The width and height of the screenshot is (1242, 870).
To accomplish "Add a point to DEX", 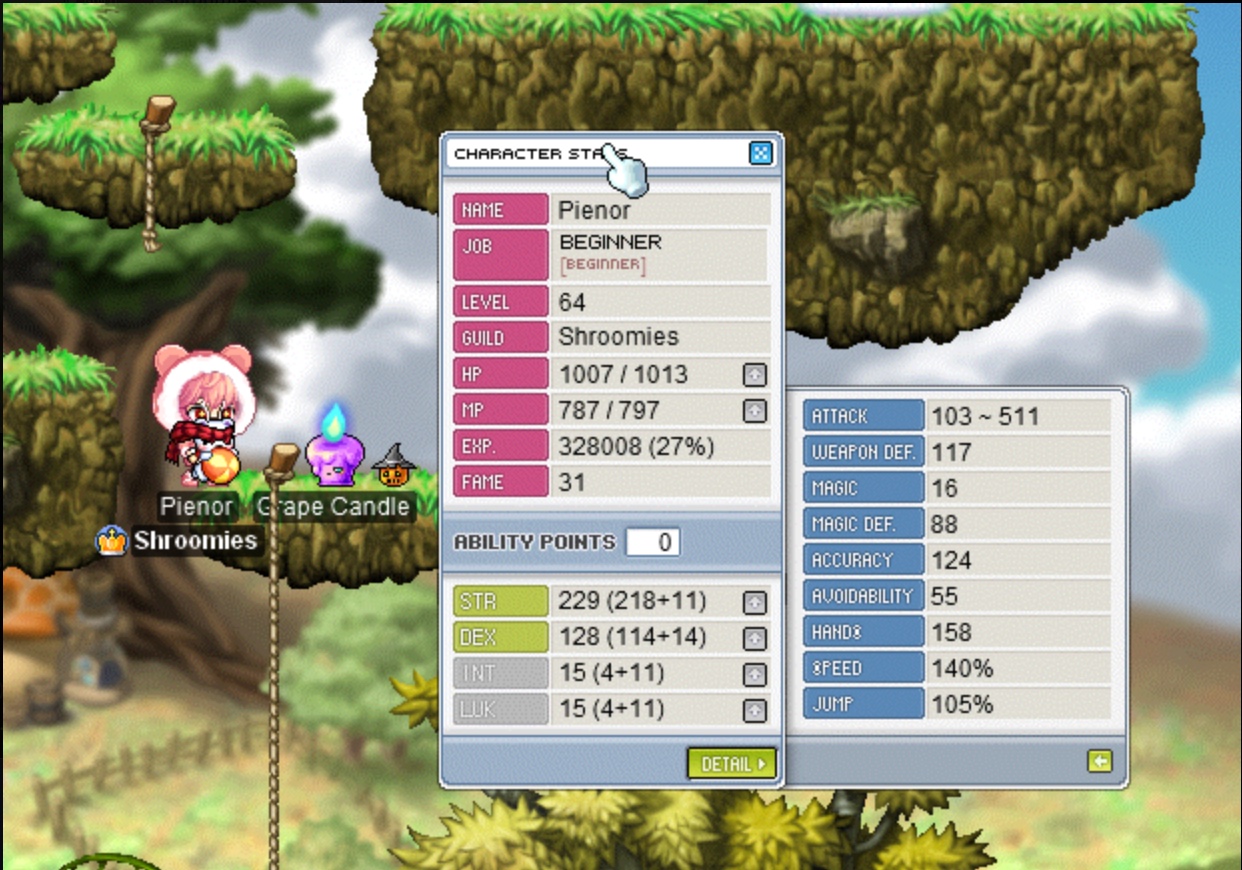I will (x=755, y=638).
